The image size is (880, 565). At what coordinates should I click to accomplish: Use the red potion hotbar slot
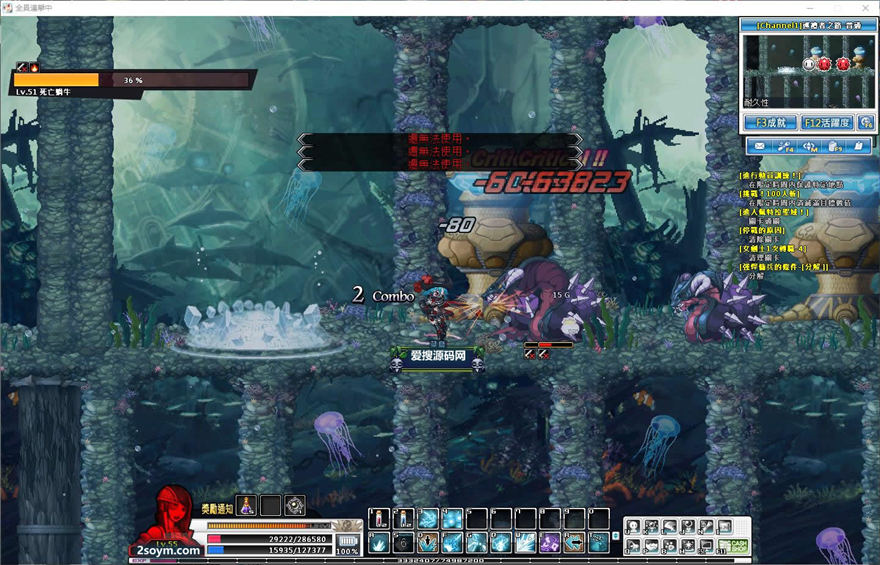(379, 519)
